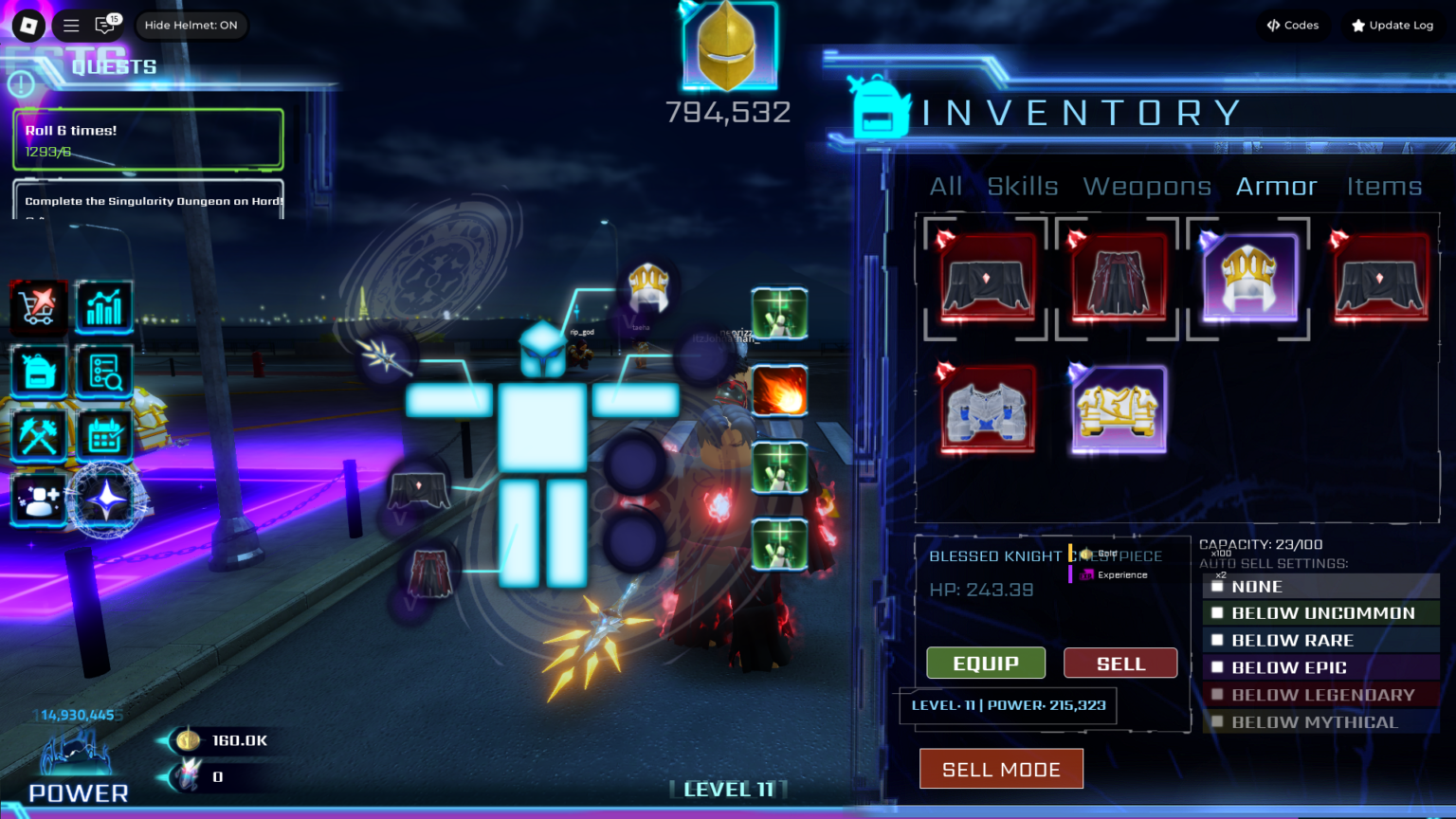Select the Items tab
The width and height of the screenshot is (1456, 819).
(x=1384, y=187)
